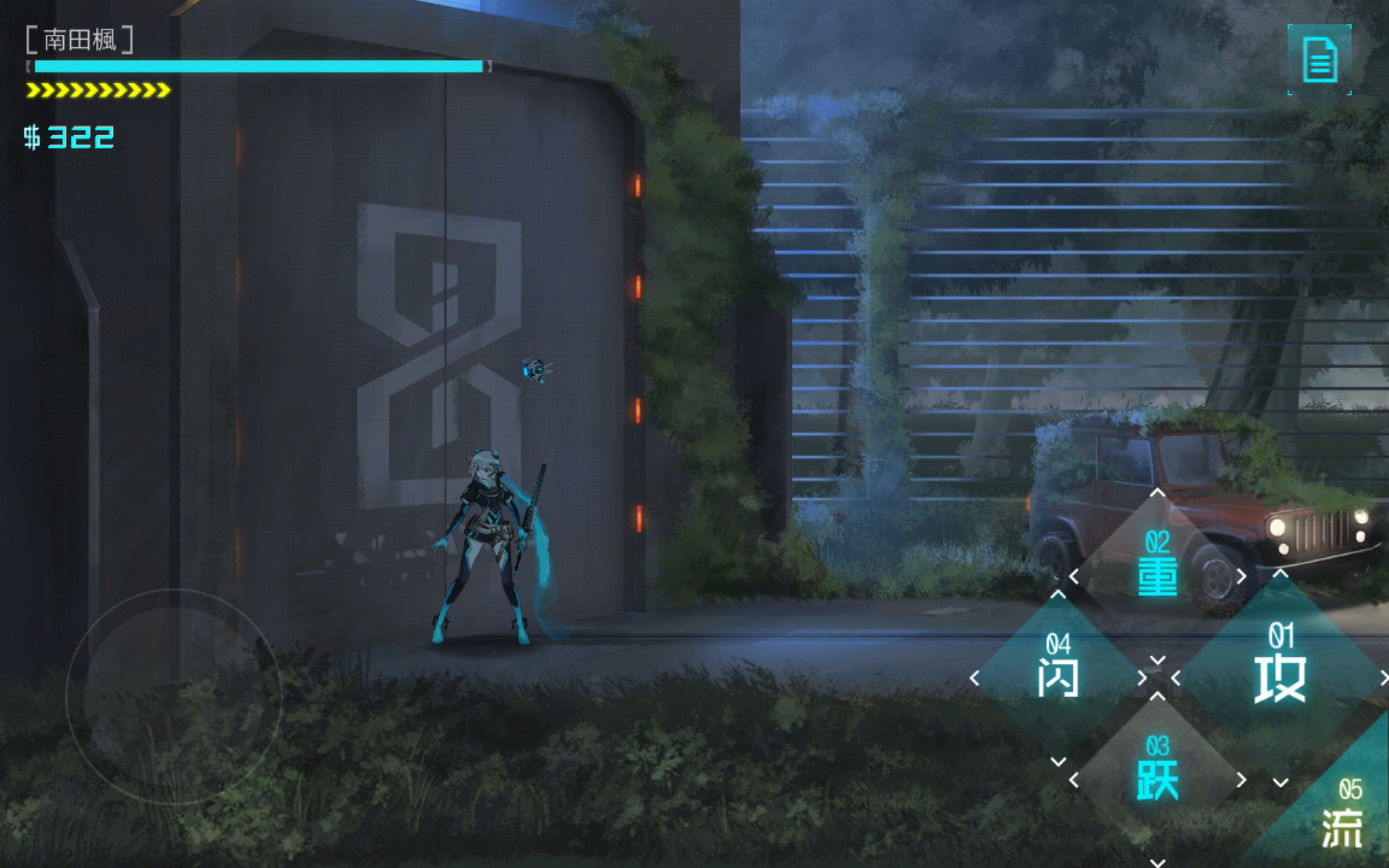Touch the virtual movement joystick circle
Screen dimensions: 1389x868
coord(174,696)
